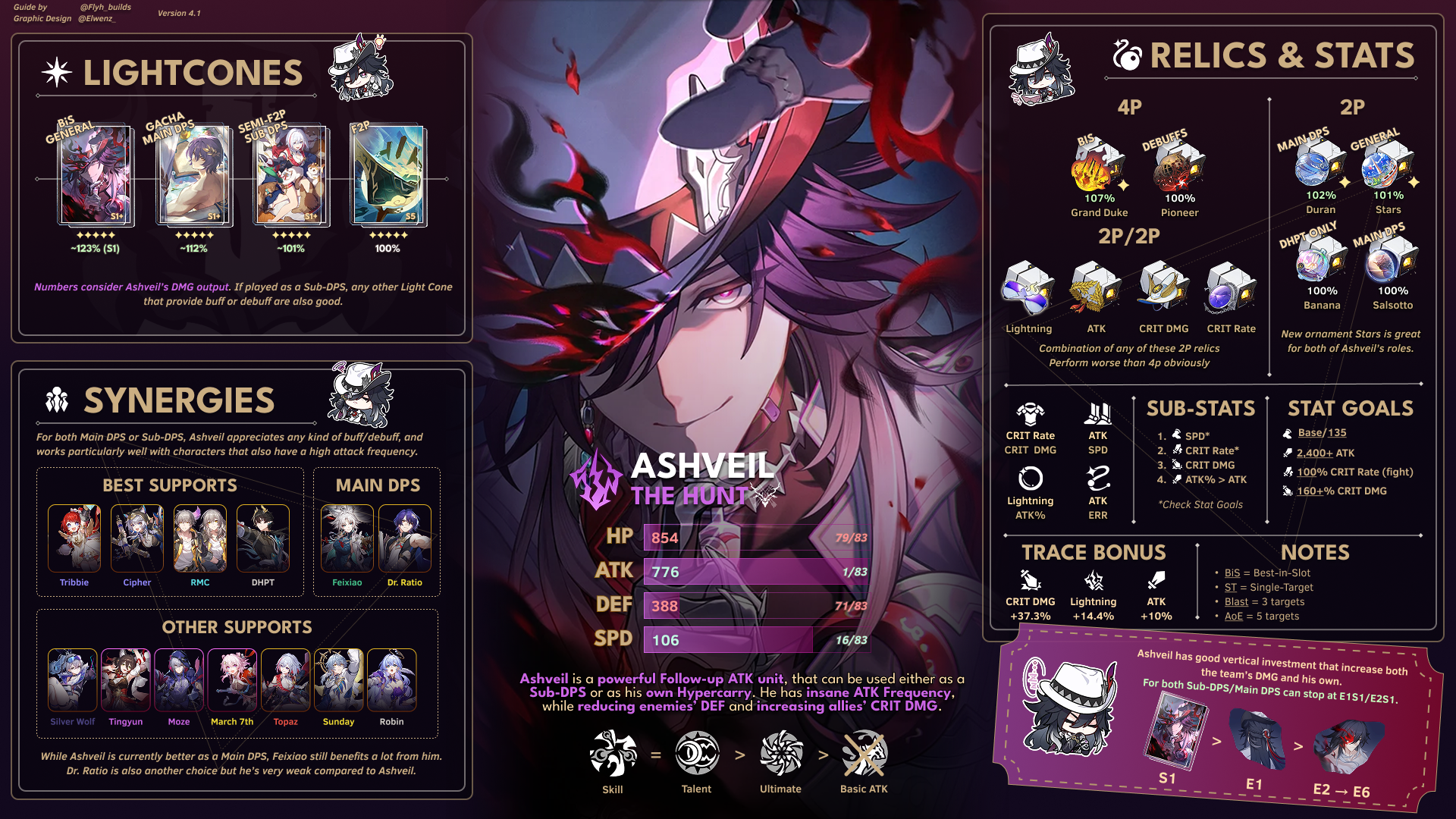Click the Skill ability icon
Screen dimensions: 1456x819
[613, 754]
